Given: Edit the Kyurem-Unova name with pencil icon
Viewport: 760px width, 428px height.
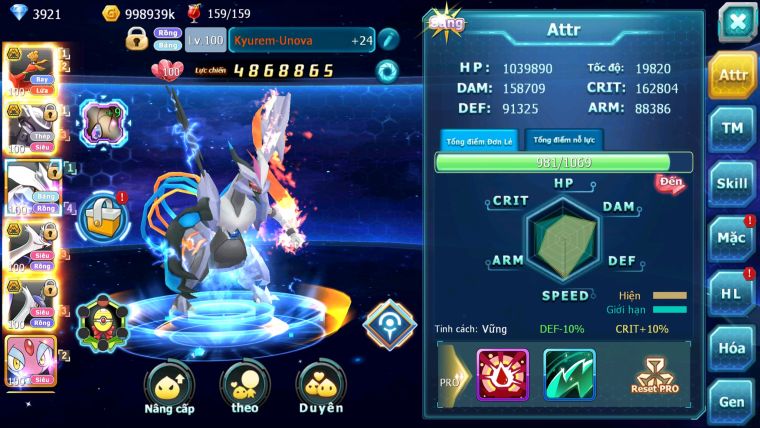Looking at the screenshot, I should click(388, 40).
